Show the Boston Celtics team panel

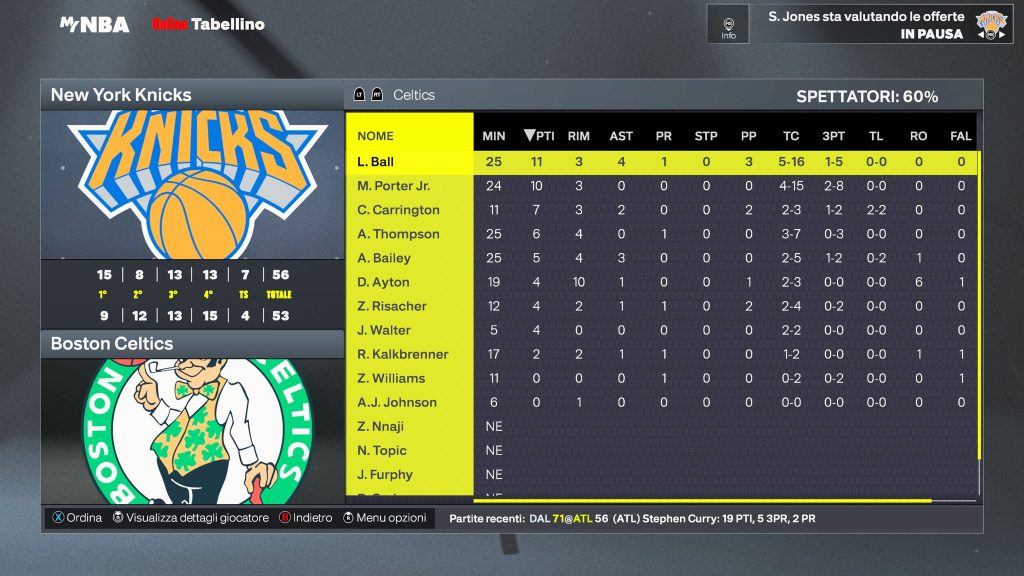(x=192, y=343)
